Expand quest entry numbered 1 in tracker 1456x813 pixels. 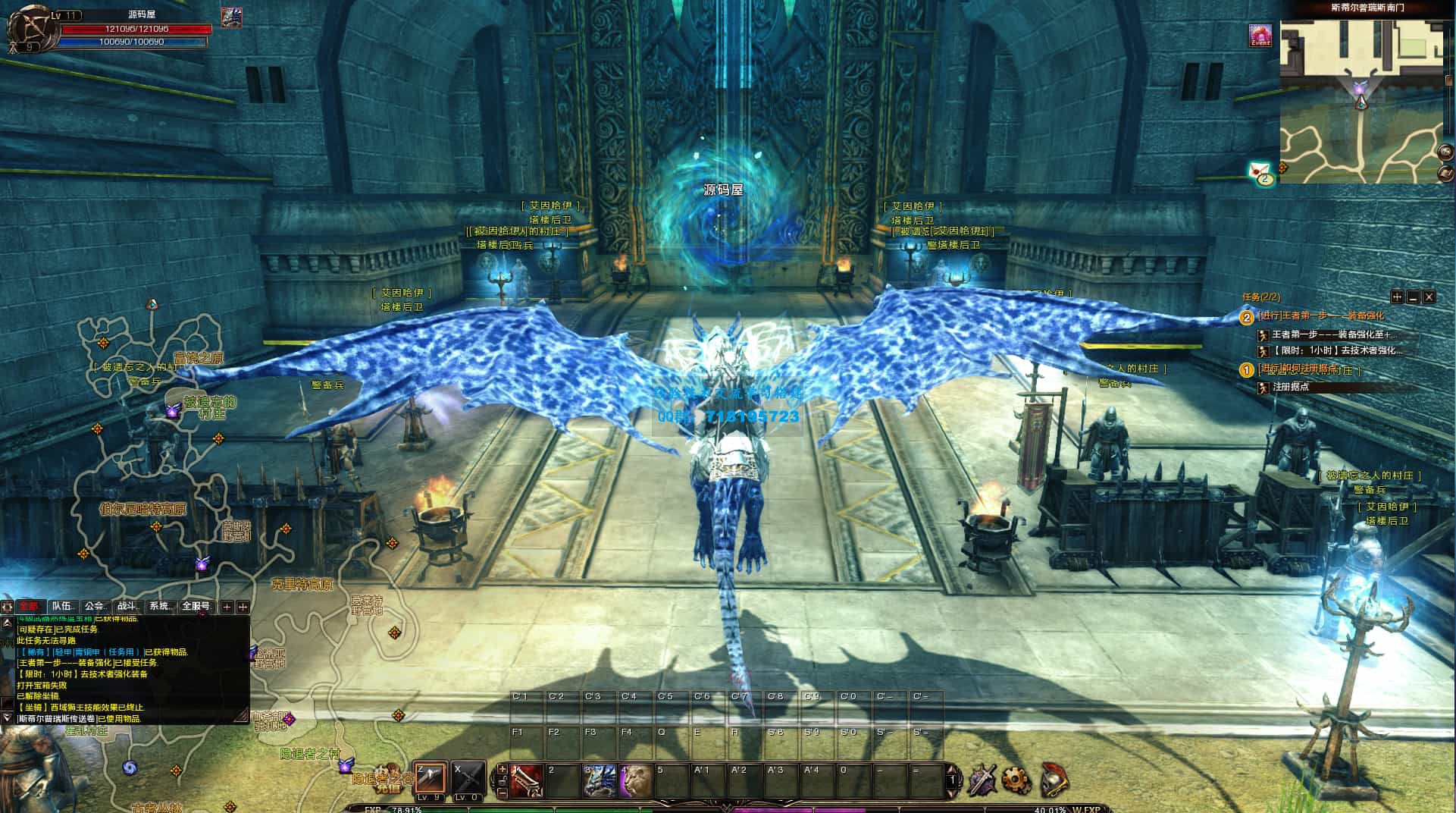coord(1246,371)
